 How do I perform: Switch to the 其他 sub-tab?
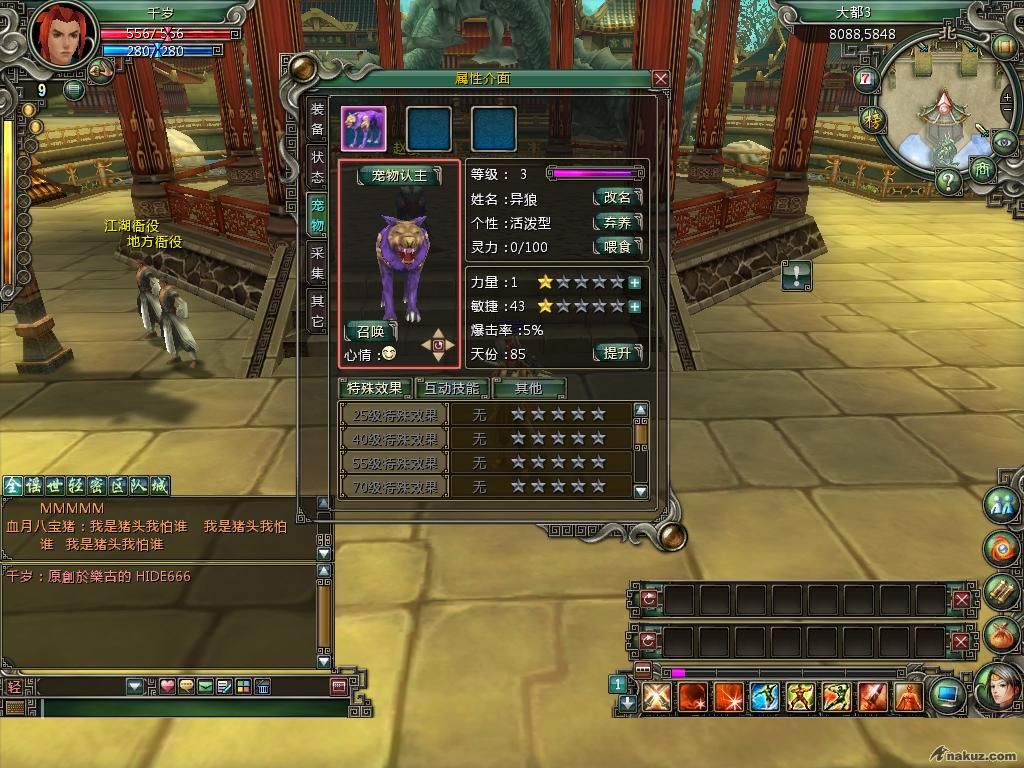528,388
